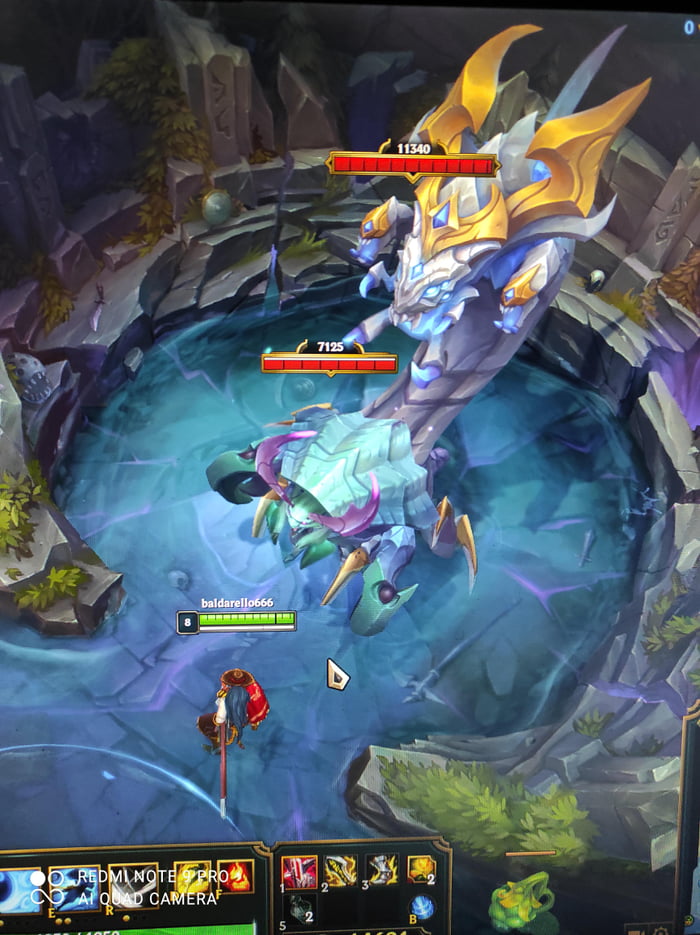Use the yellow stacked item beside the boots
This screenshot has height=935, width=700.
pos(421,870)
